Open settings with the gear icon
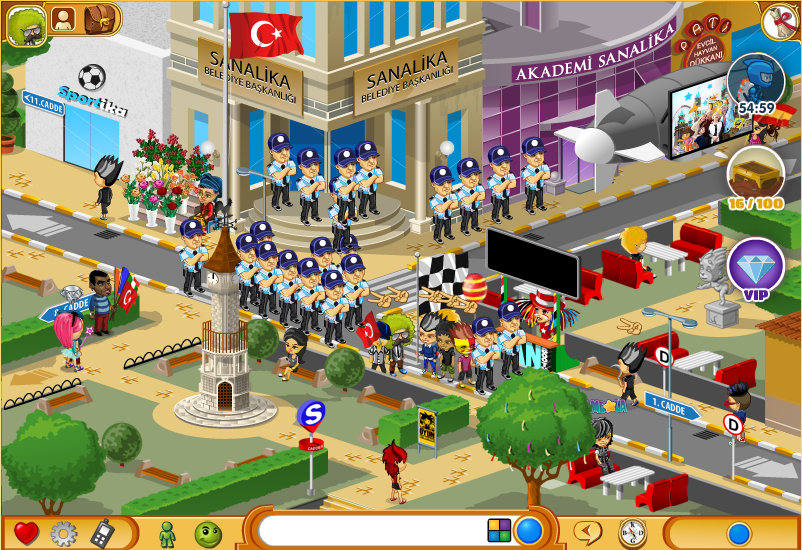Image resolution: width=802 pixels, height=550 pixels. pos(64,532)
